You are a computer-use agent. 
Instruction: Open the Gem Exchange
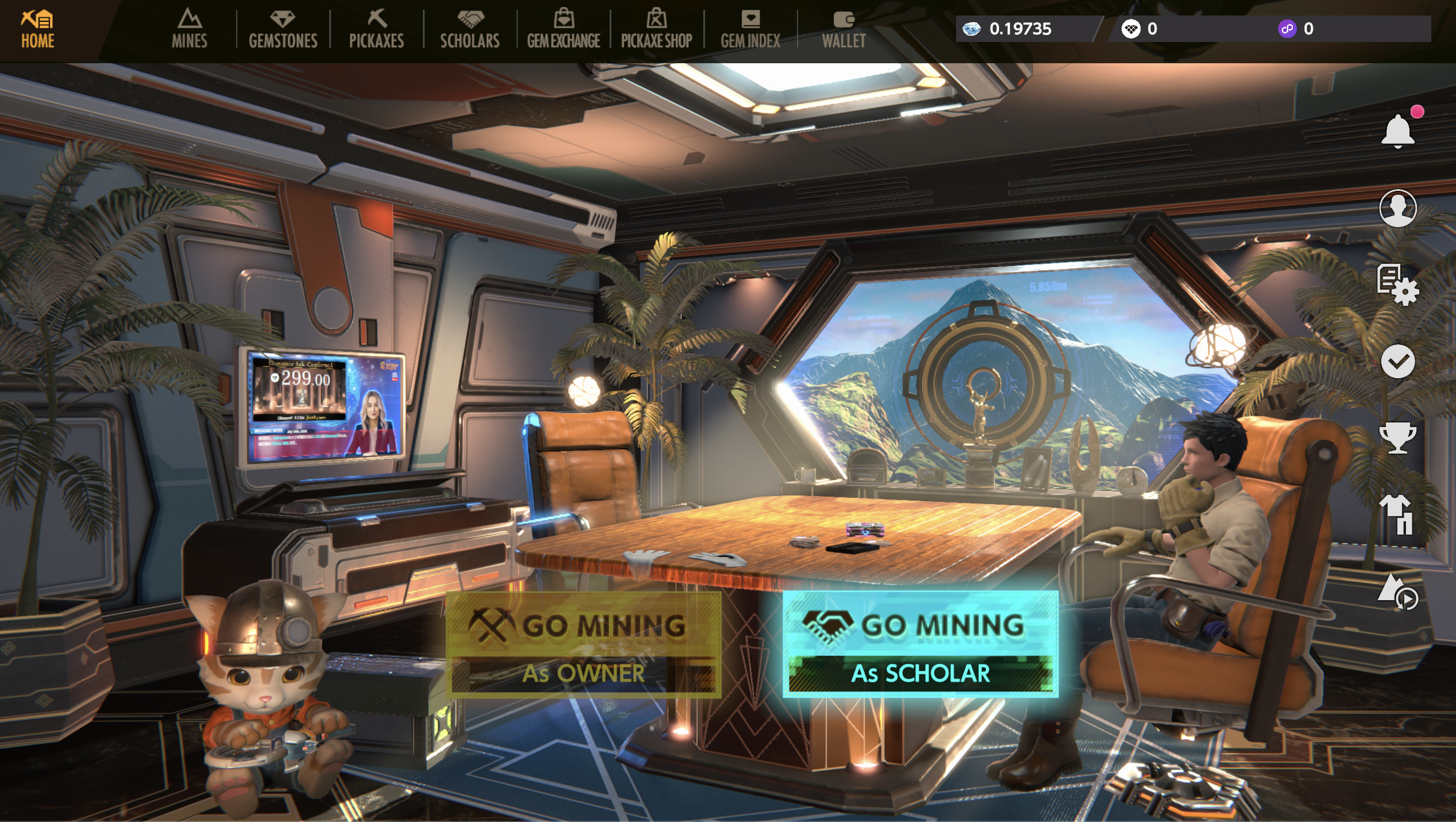coord(564,29)
